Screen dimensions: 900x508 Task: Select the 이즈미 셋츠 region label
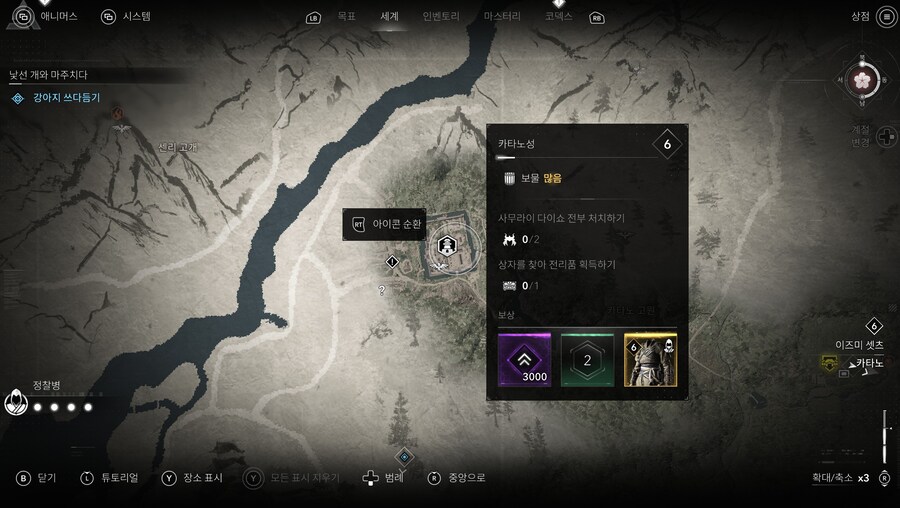859,344
